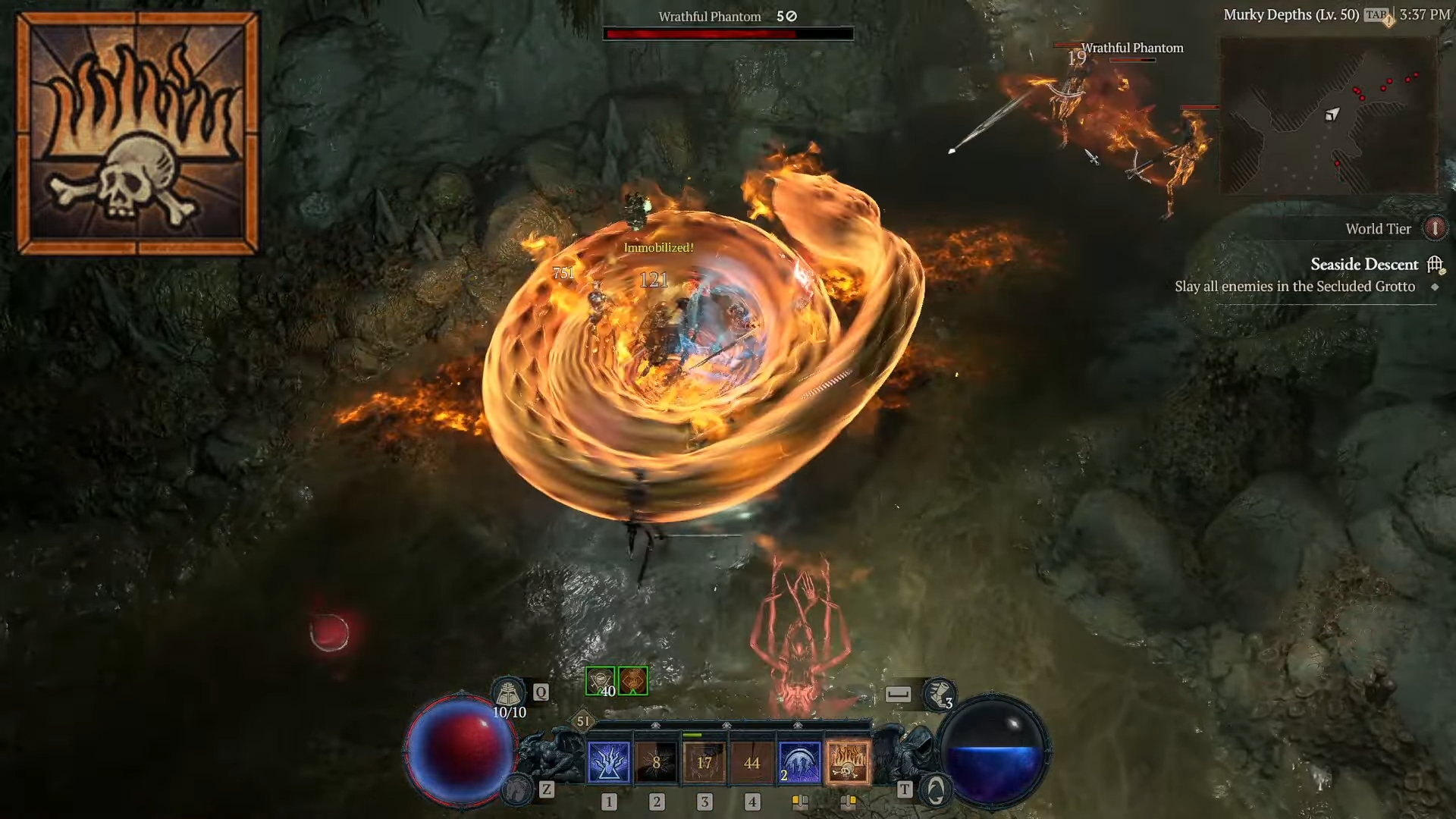Click the World Tier indicator icon
The width and height of the screenshot is (1456, 819).
1434,228
